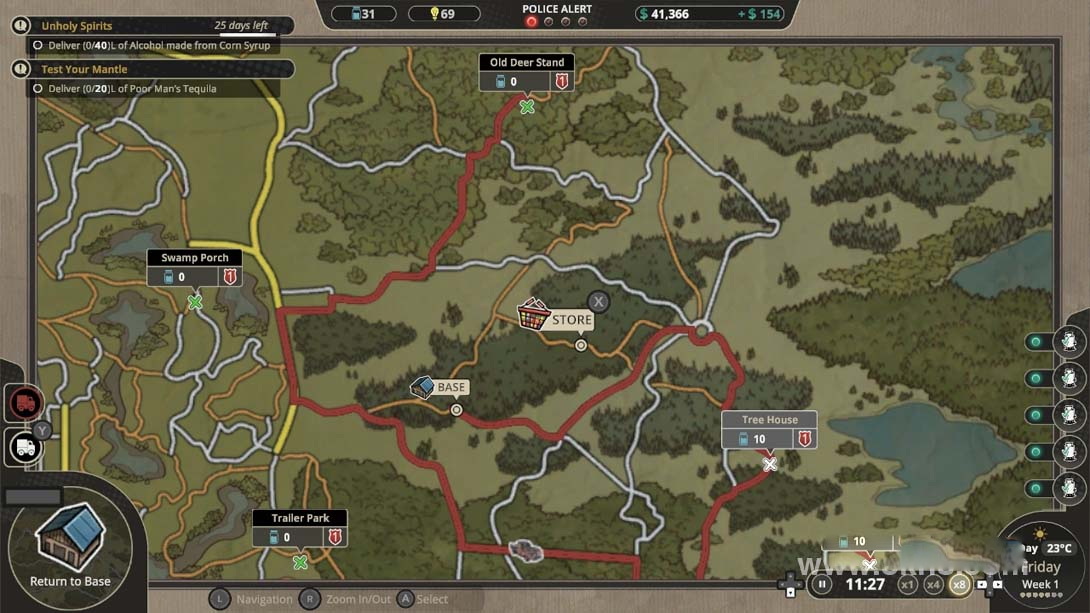
Task: Open the Test Your Mantle quest
Action: pyautogui.click(x=150, y=69)
